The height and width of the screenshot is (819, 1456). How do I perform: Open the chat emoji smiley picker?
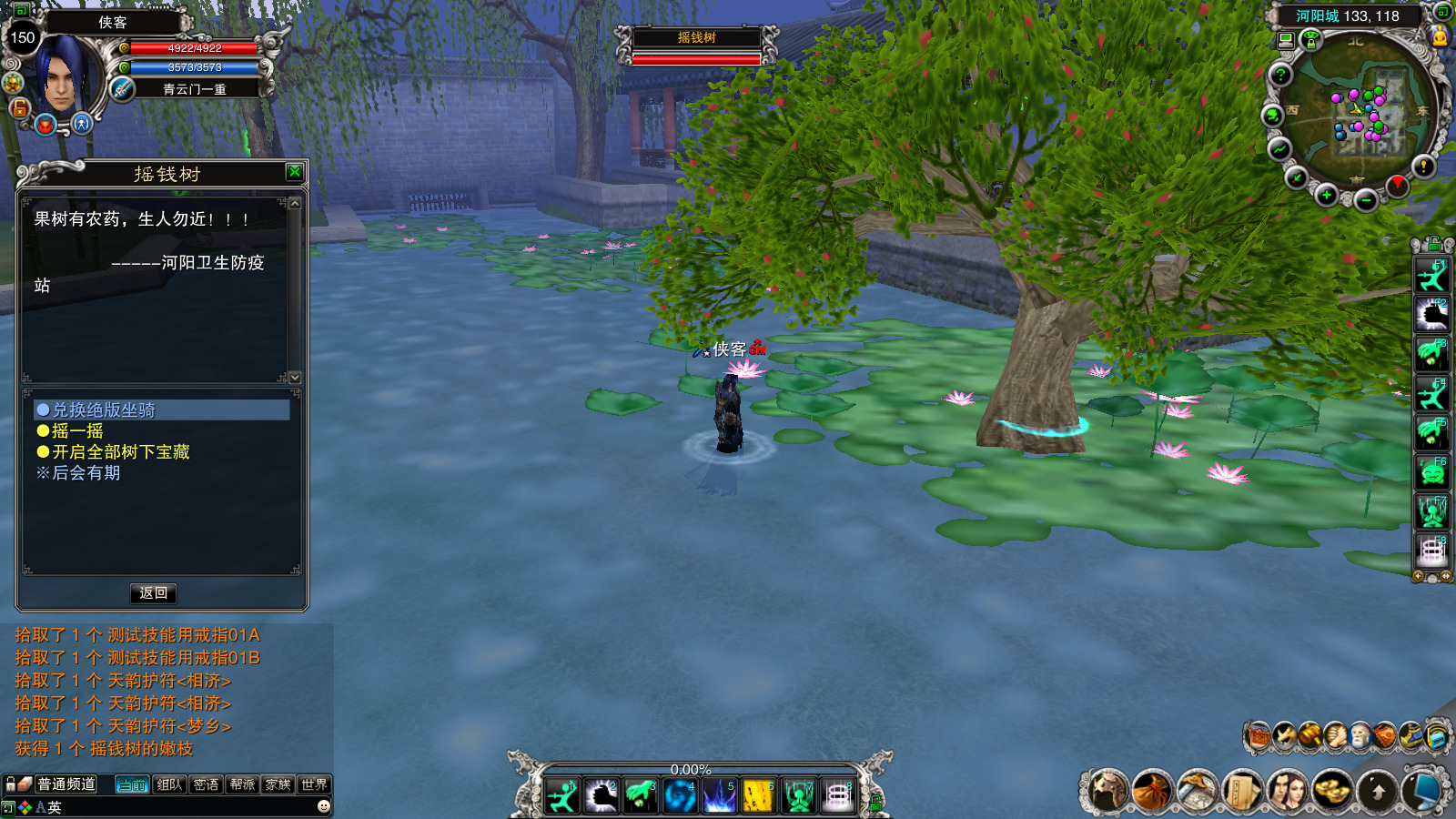(x=323, y=806)
